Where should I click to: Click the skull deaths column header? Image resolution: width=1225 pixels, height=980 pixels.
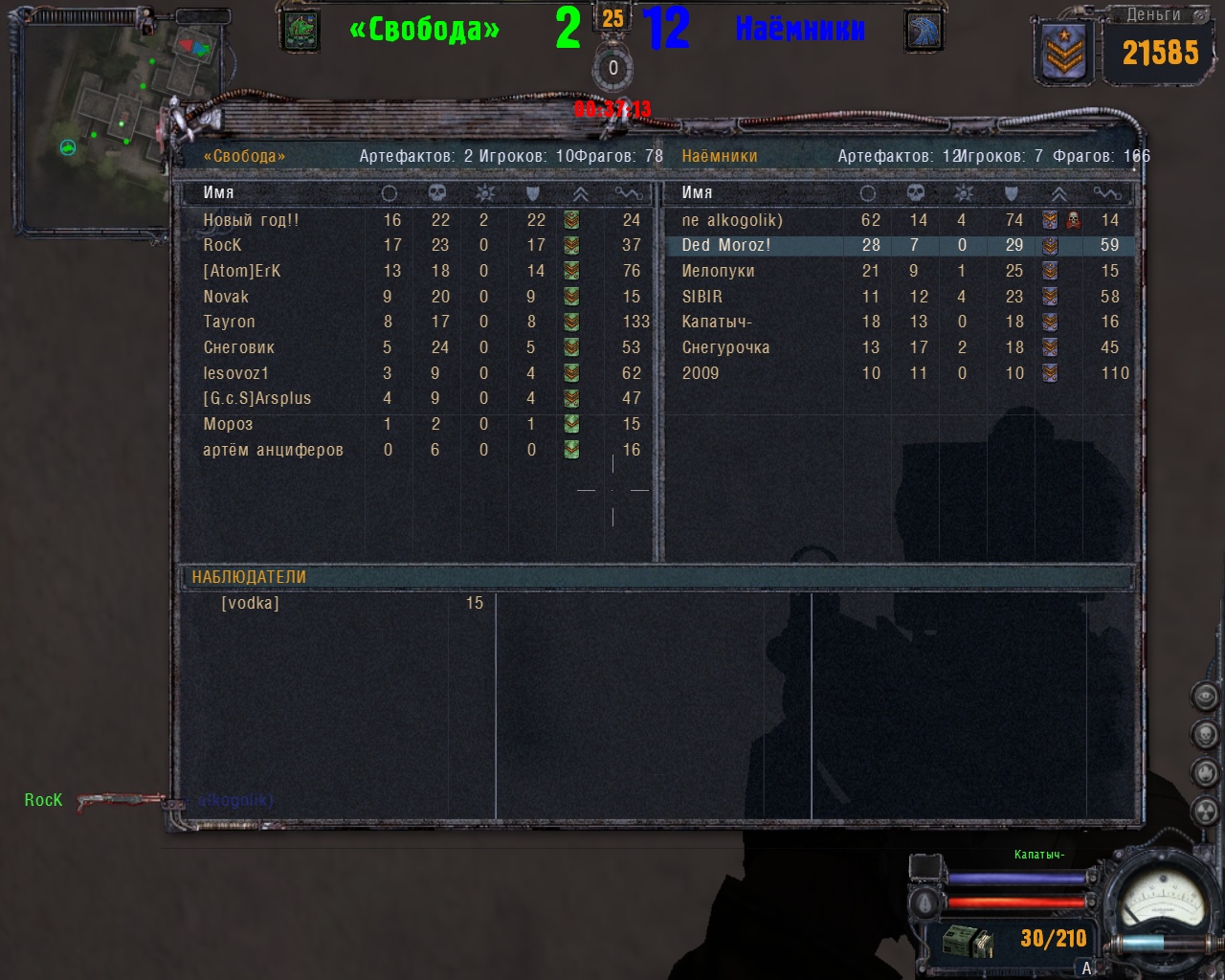pos(437,193)
